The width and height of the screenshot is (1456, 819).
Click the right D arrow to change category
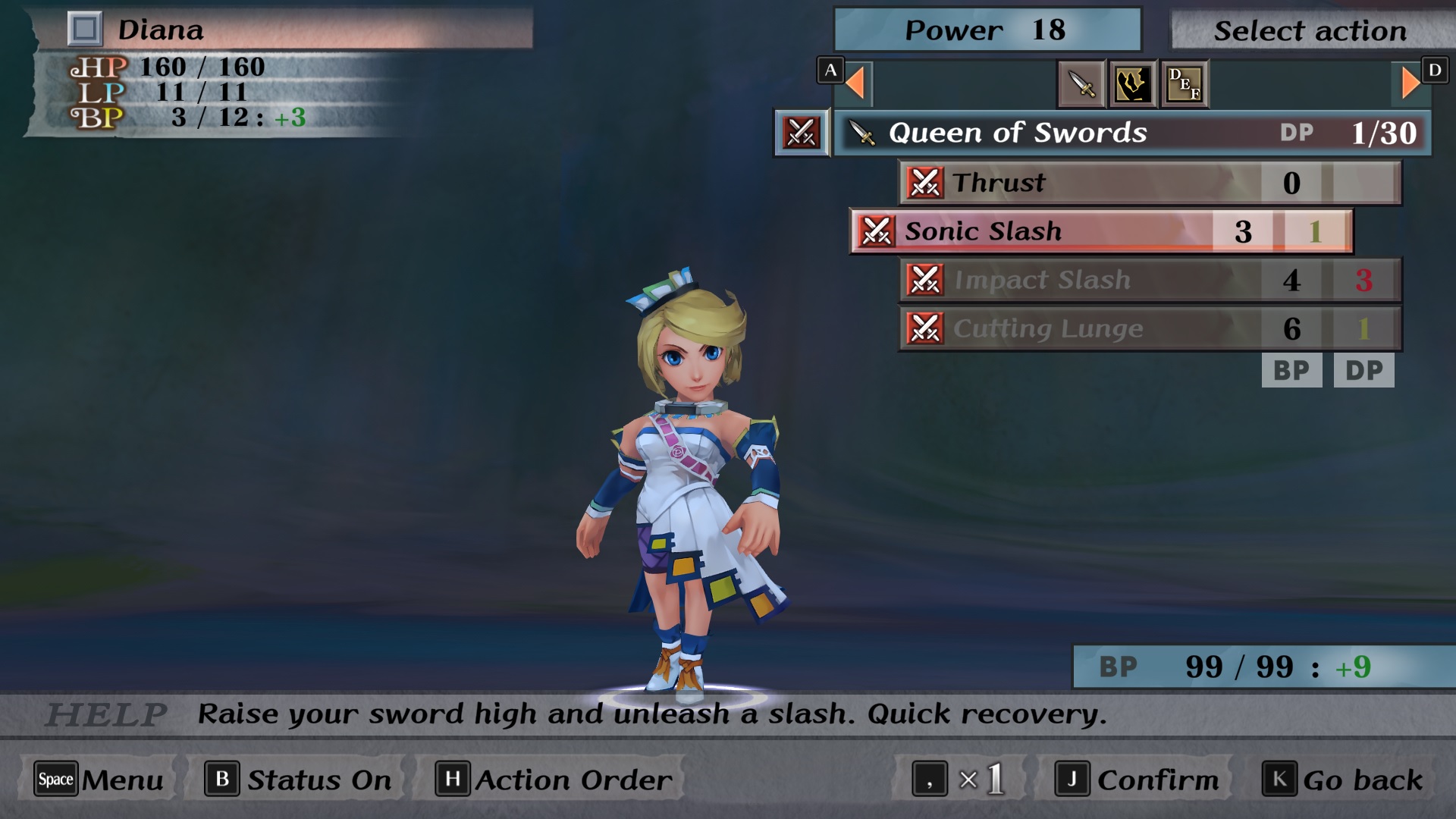pyautogui.click(x=1409, y=83)
